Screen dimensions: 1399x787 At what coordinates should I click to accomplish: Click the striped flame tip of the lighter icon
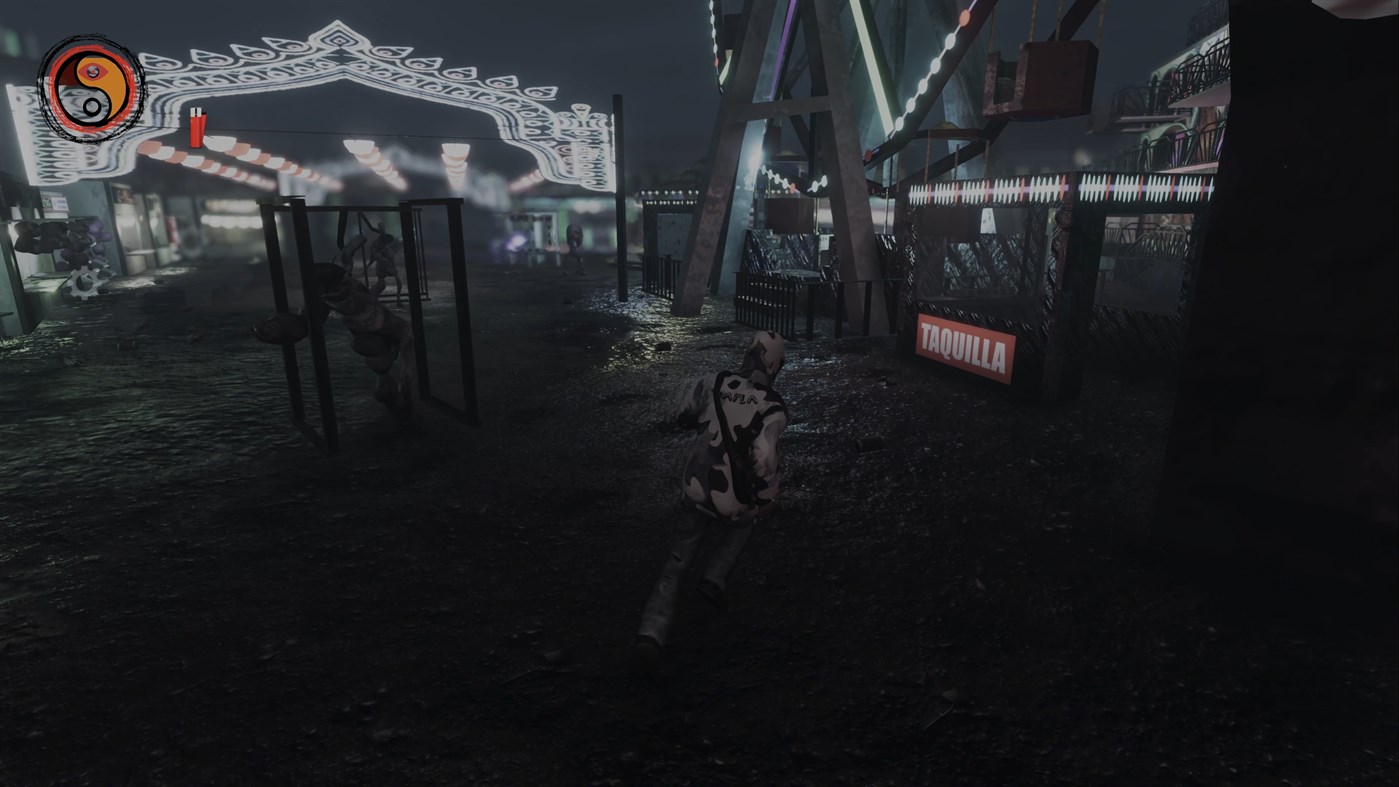pyautogui.click(x=196, y=111)
